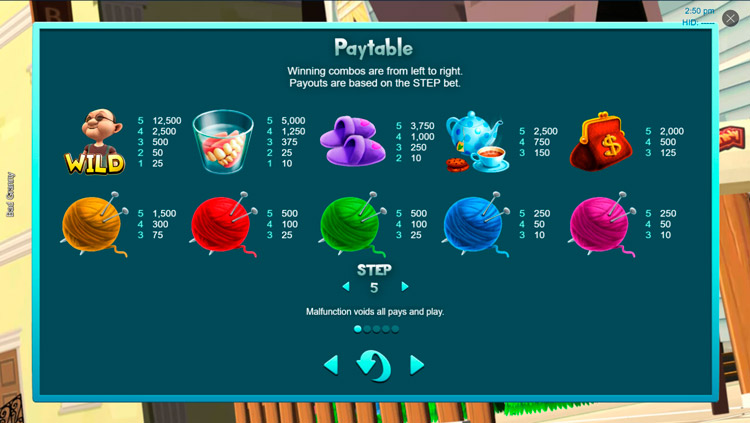This screenshot has height=423, width=750.
Task: Decrease the STEP bet value
Action: click(x=346, y=287)
